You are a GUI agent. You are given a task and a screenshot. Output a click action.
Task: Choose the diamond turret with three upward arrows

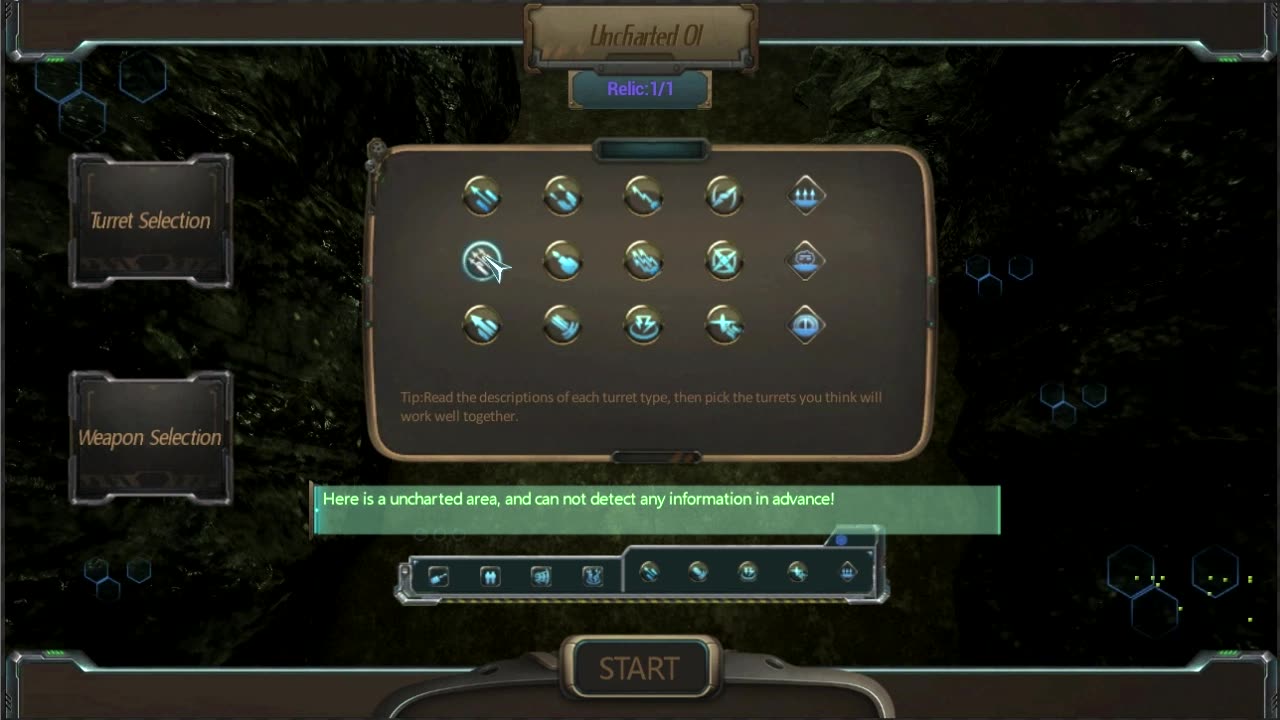(x=806, y=196)
